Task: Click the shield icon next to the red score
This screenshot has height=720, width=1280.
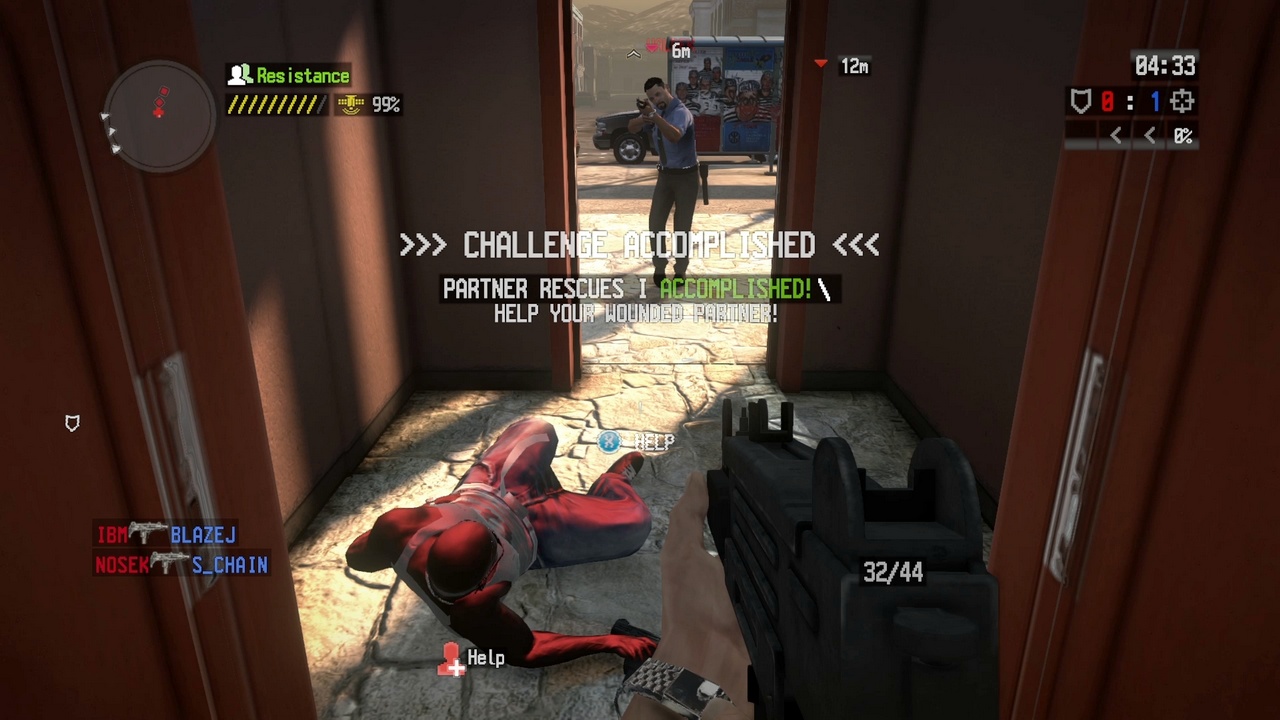Action: (x=1083, y=101)
